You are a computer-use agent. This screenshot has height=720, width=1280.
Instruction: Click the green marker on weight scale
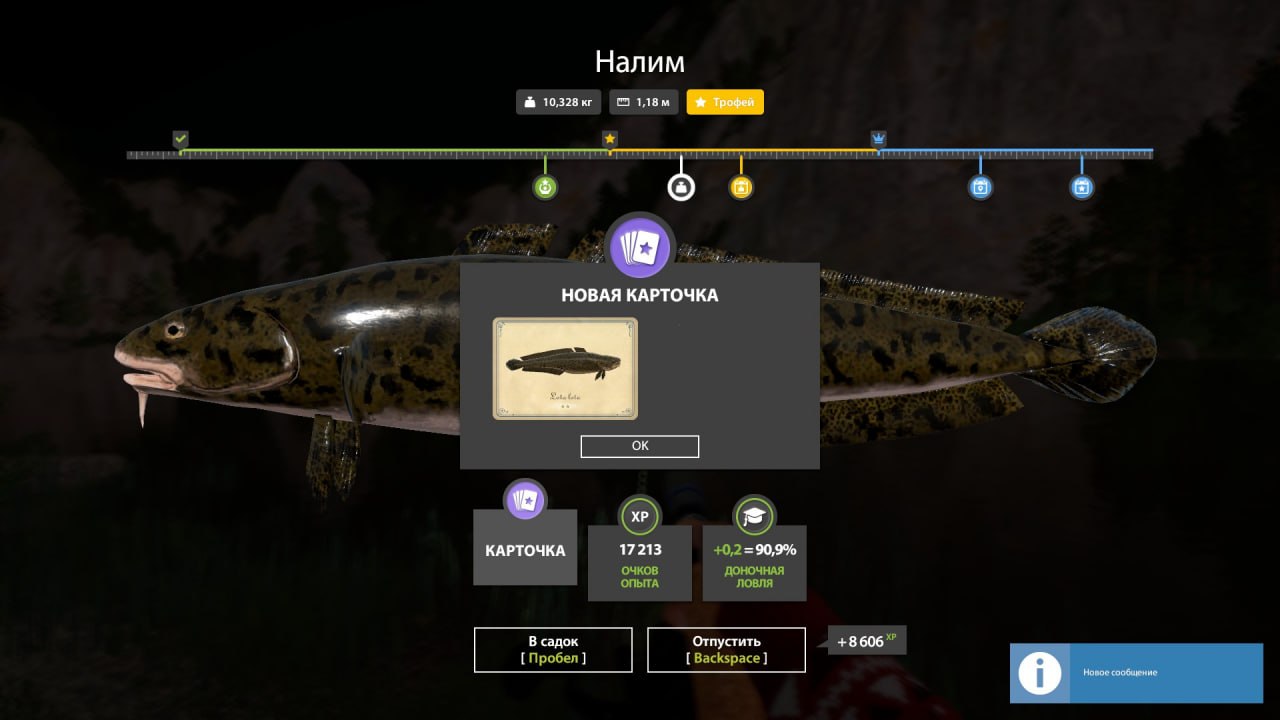pos(545,187)
